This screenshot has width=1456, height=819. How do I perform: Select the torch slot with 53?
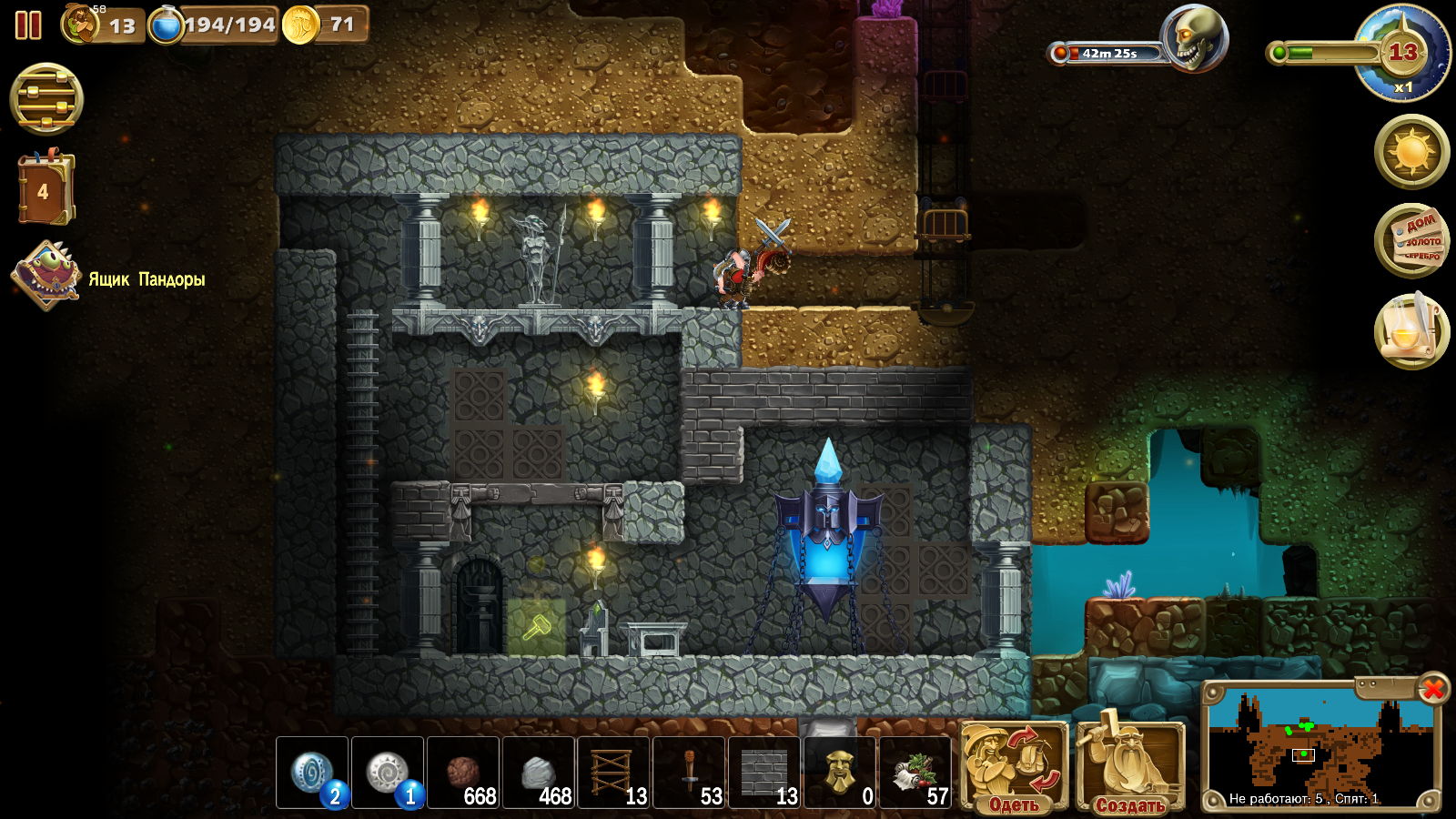pos(690,773)
